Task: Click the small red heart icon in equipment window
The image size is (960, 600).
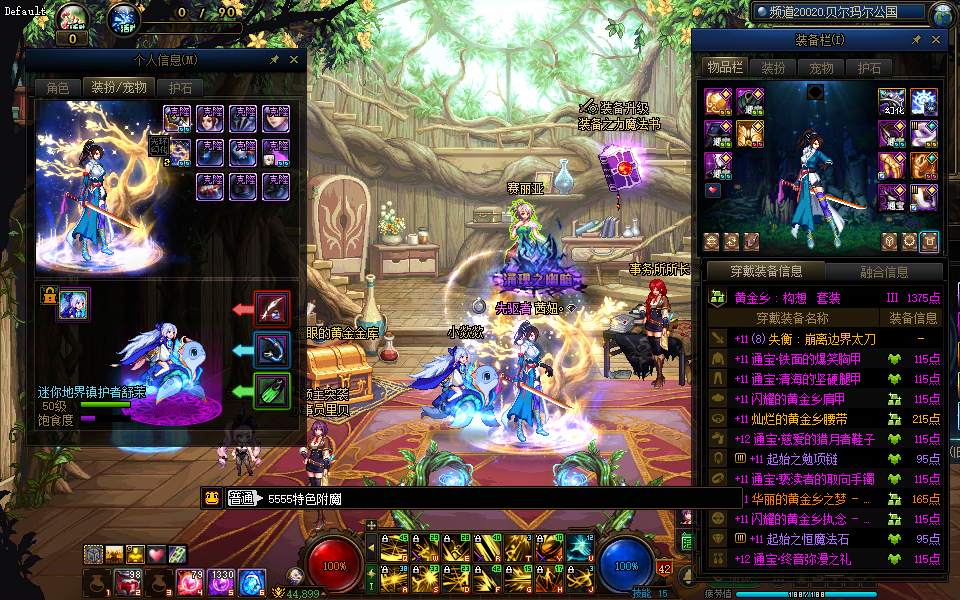Action: tap(713, 189)
